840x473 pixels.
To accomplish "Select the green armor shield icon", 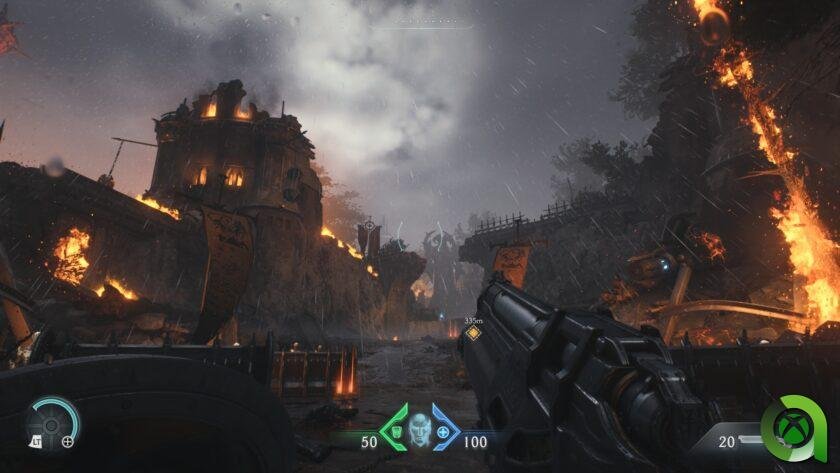I will pos(394,433).
